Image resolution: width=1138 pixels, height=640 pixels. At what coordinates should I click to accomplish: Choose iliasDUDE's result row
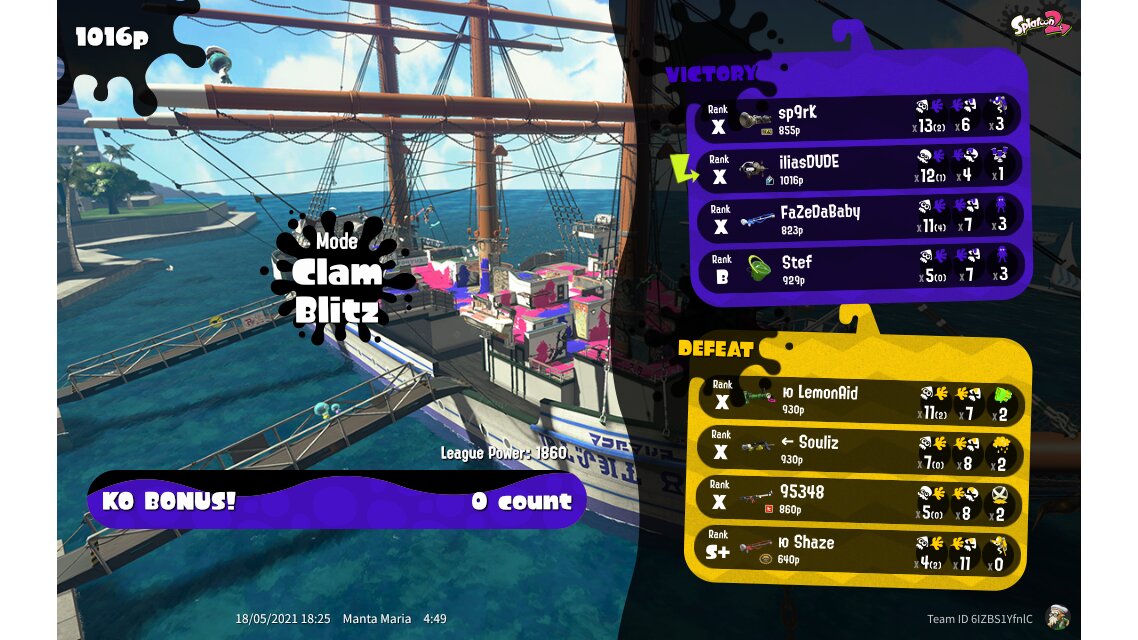tap(858, 169)
